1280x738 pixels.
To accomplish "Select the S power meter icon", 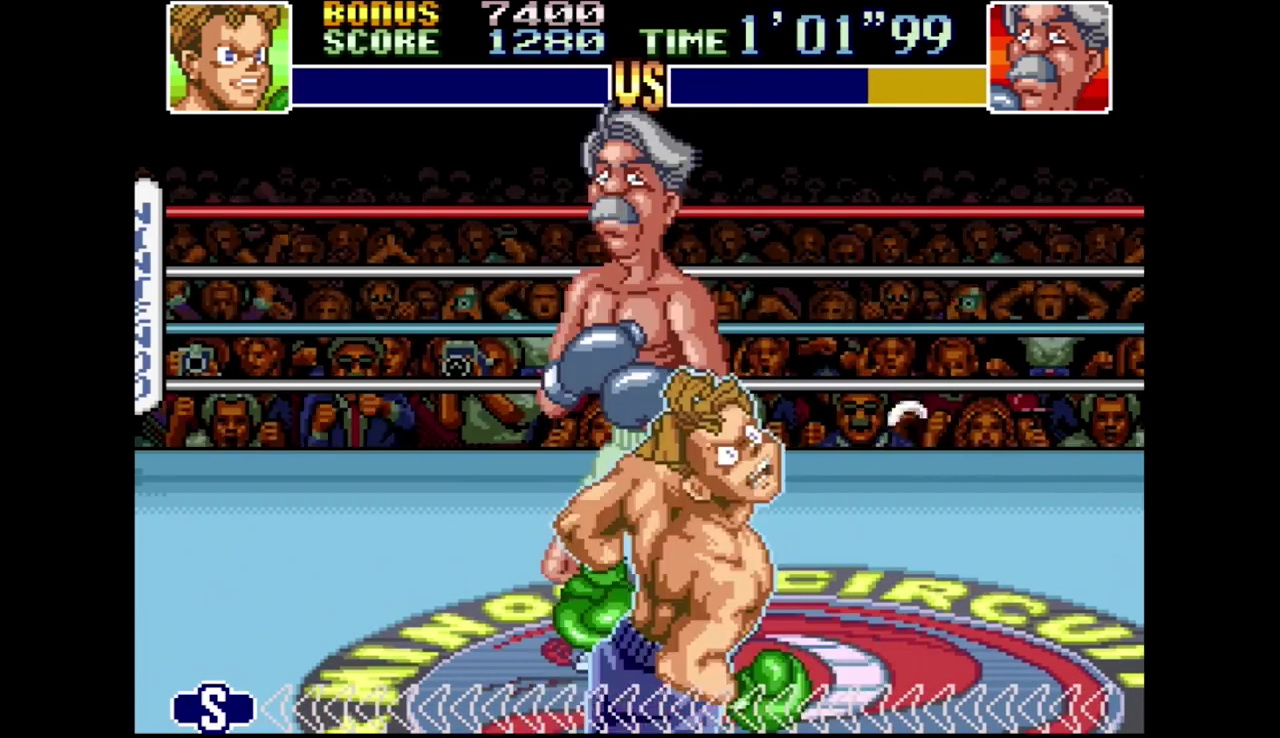I will (x=213, y=707).
